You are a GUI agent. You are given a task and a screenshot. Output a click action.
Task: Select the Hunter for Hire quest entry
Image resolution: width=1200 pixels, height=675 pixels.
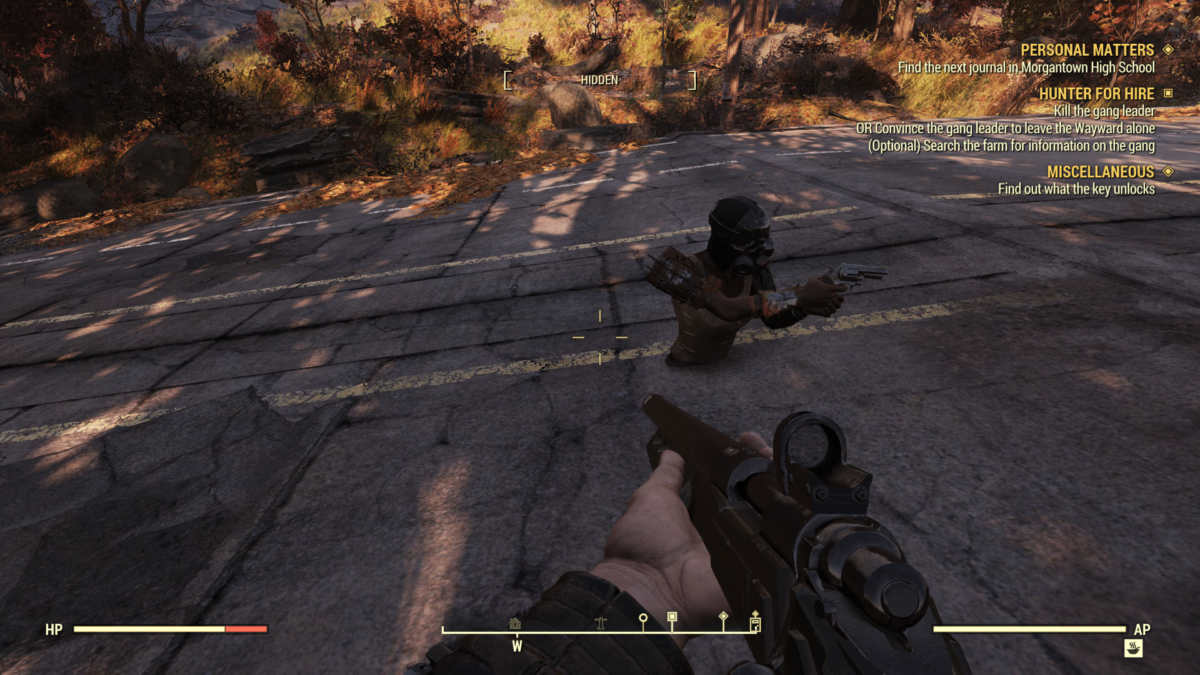coord(1096,94)
